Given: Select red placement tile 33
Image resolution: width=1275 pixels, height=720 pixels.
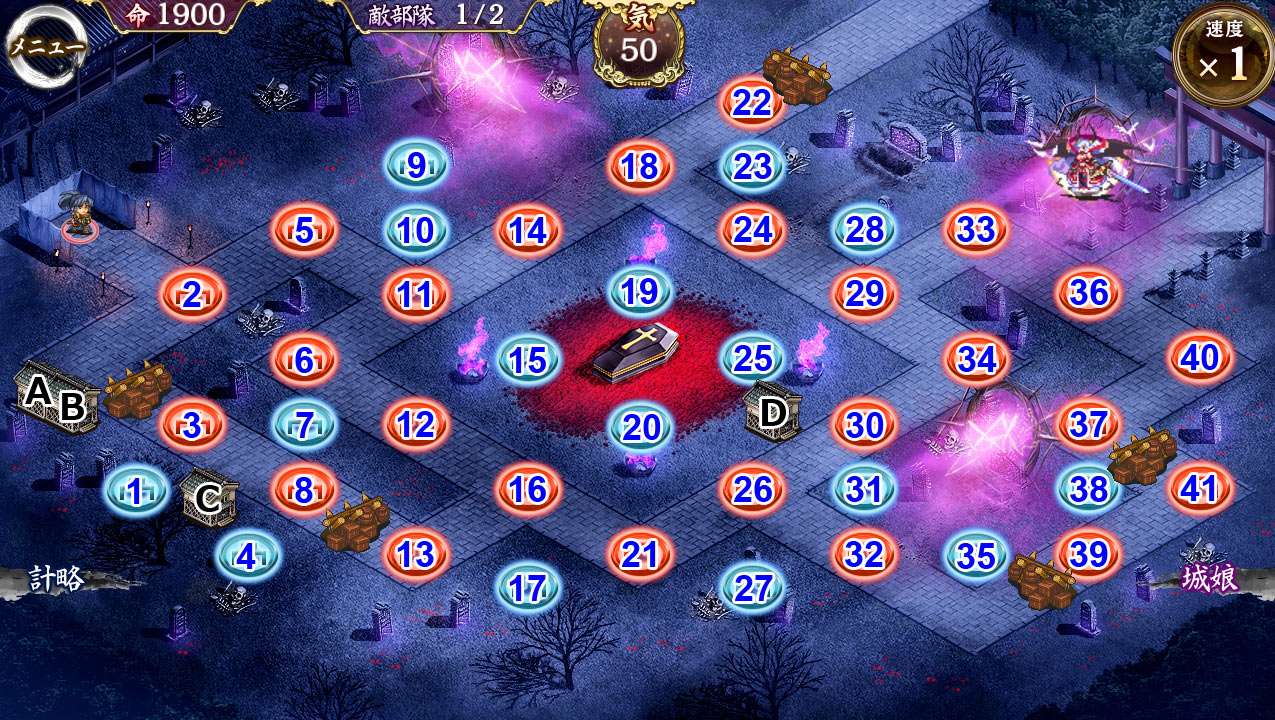Looking at the screenshot, I should tap(976, 230).
